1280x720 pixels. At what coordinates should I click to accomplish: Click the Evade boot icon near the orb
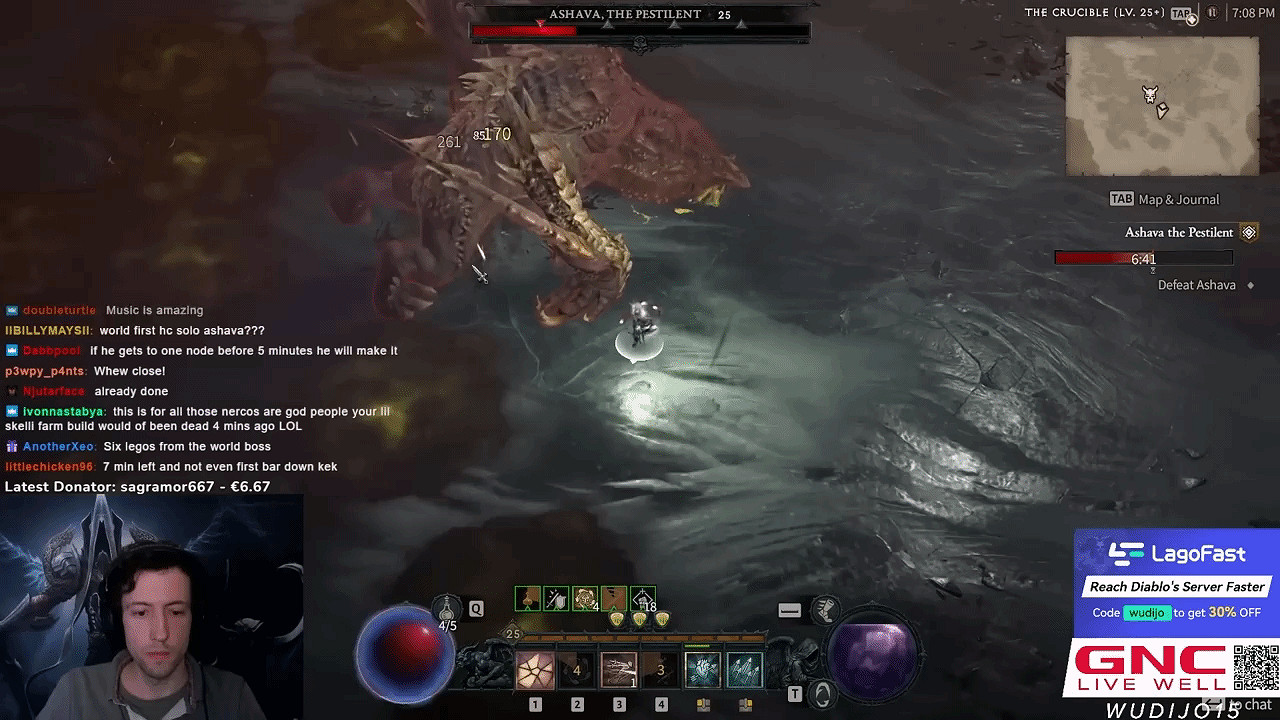point(825,608)
